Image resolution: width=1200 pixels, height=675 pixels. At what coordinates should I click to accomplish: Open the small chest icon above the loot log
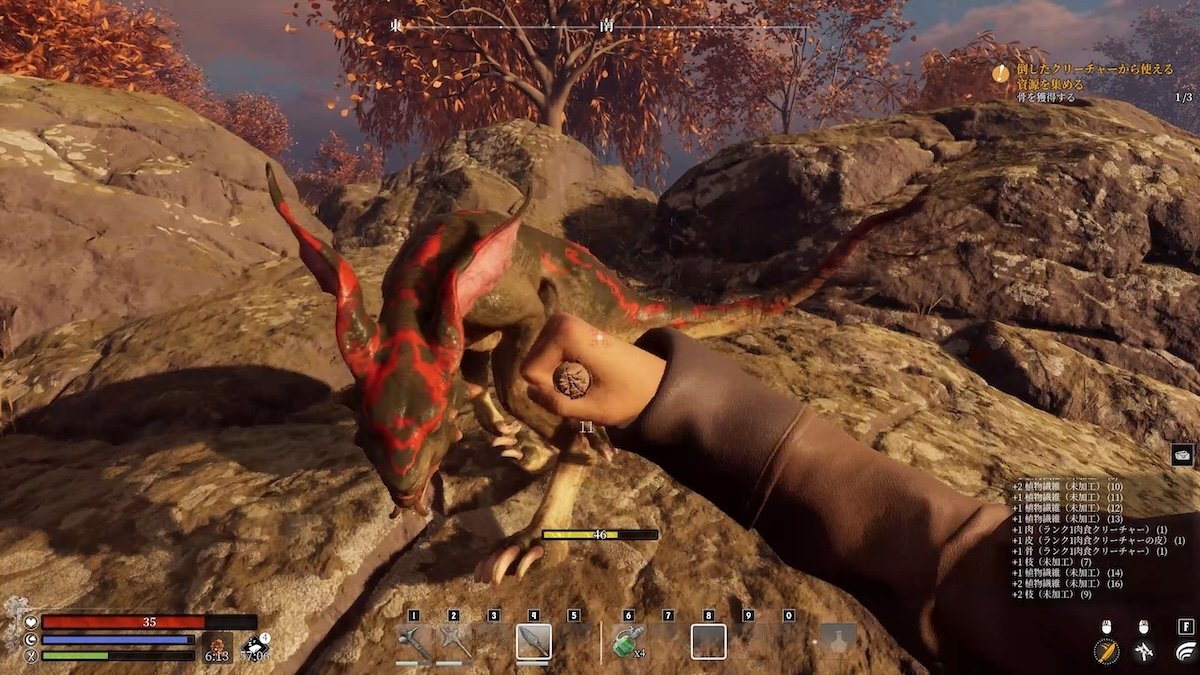pyautogui.click(x=1182, y=455)
